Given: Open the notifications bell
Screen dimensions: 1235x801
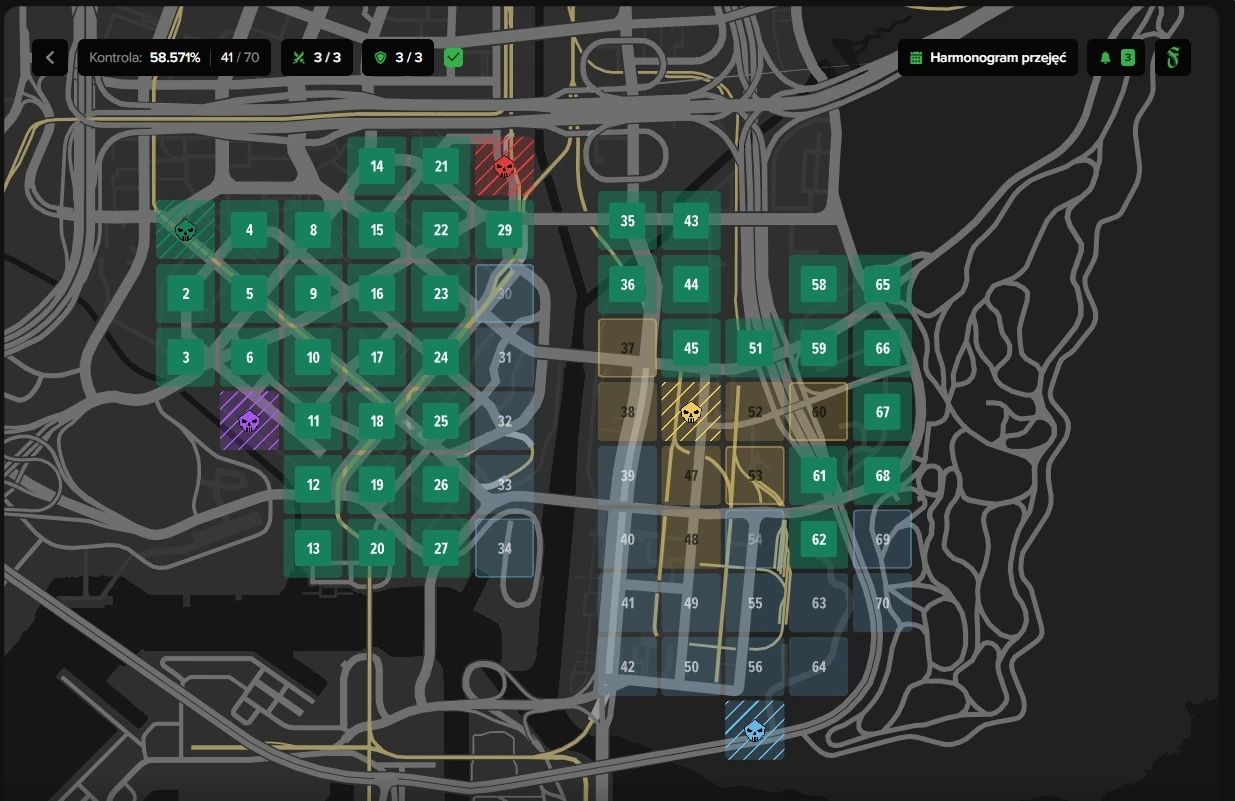Looking at the screenshot, I should click(1116, 57).
